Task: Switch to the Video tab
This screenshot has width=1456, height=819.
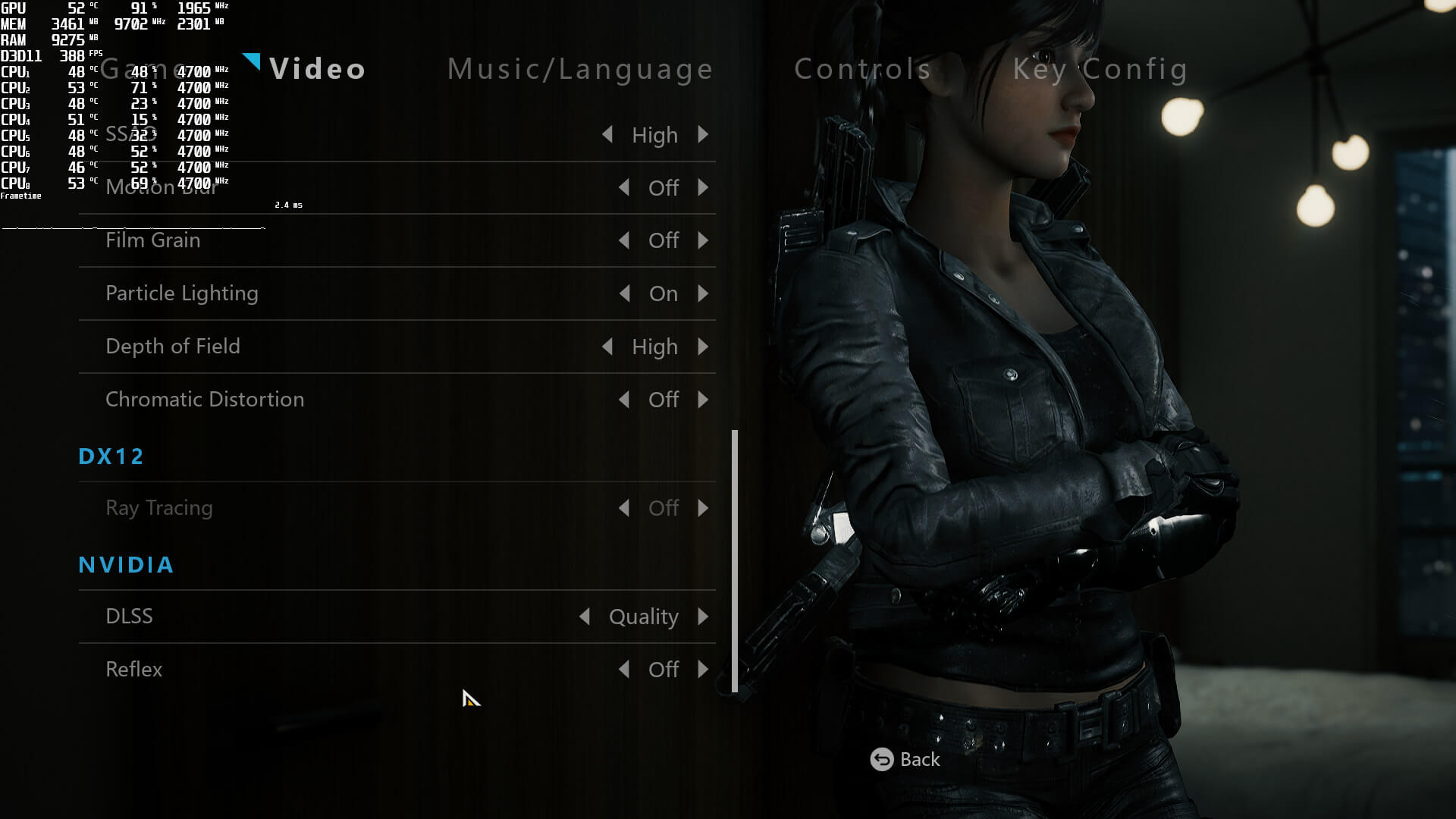Action: pos(317,69)
